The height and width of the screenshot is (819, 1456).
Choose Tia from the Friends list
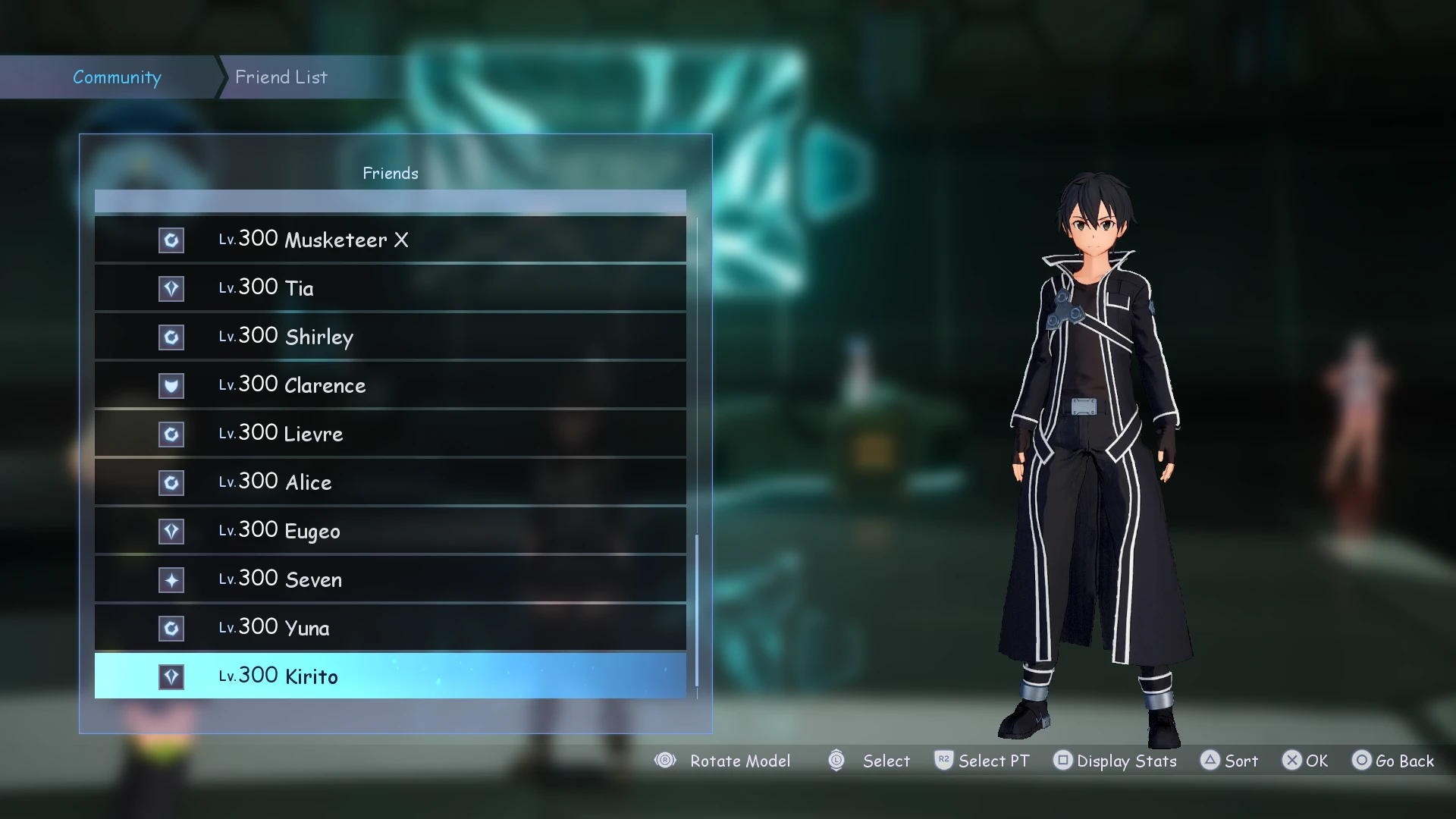point(390,288)
